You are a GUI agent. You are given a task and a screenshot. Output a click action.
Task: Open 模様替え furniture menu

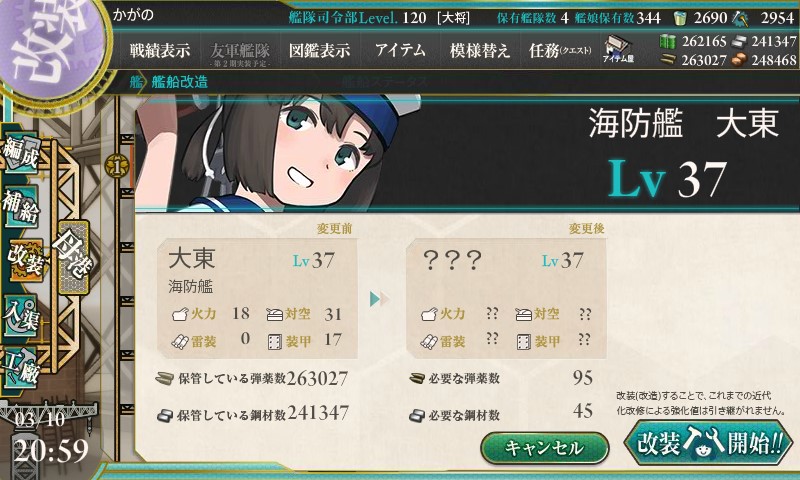coord(480,51)
